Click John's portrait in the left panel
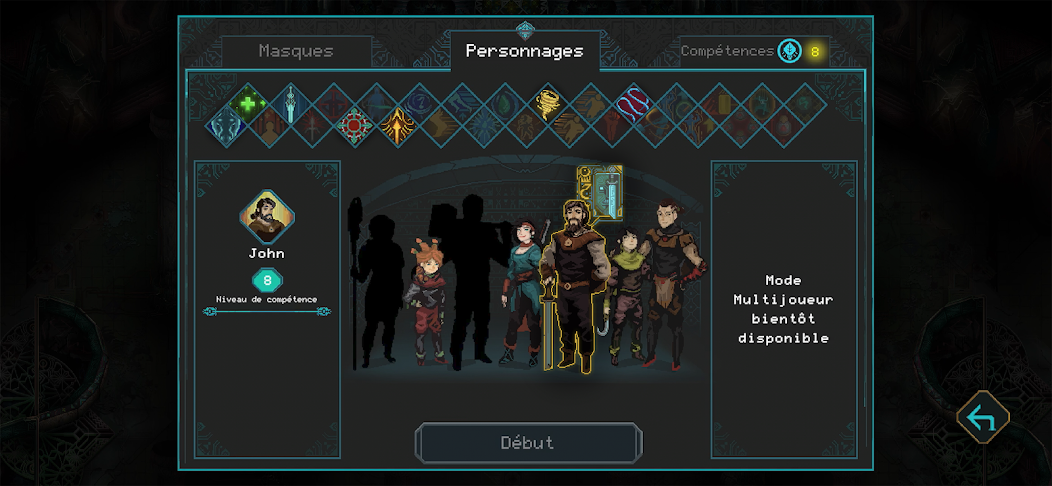The height and width of the screenshot is (486, 1052). click(267, 217)
